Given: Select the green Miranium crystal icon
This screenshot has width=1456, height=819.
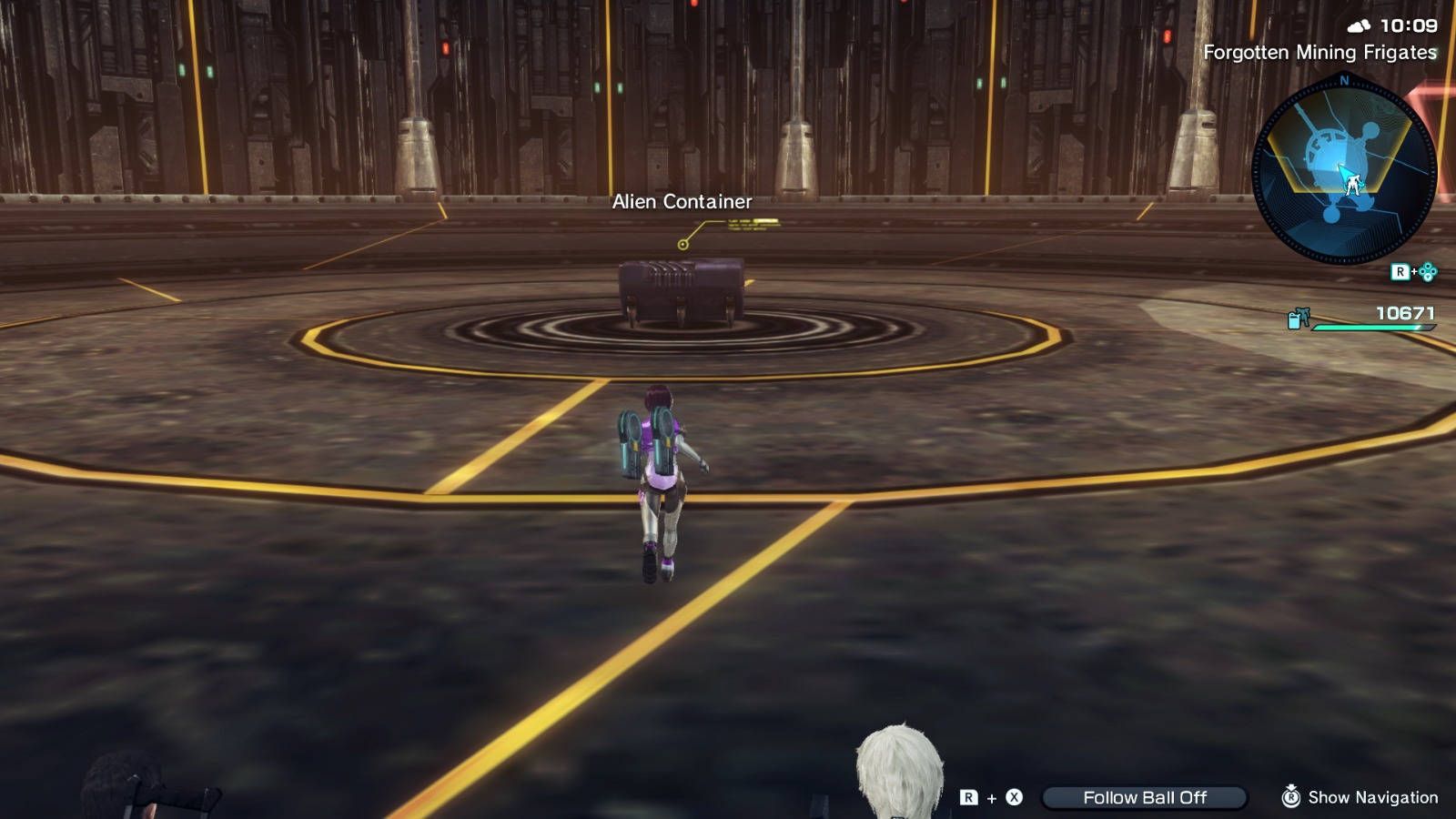Looking at the screenshot, I should (x=1305, y=313).
